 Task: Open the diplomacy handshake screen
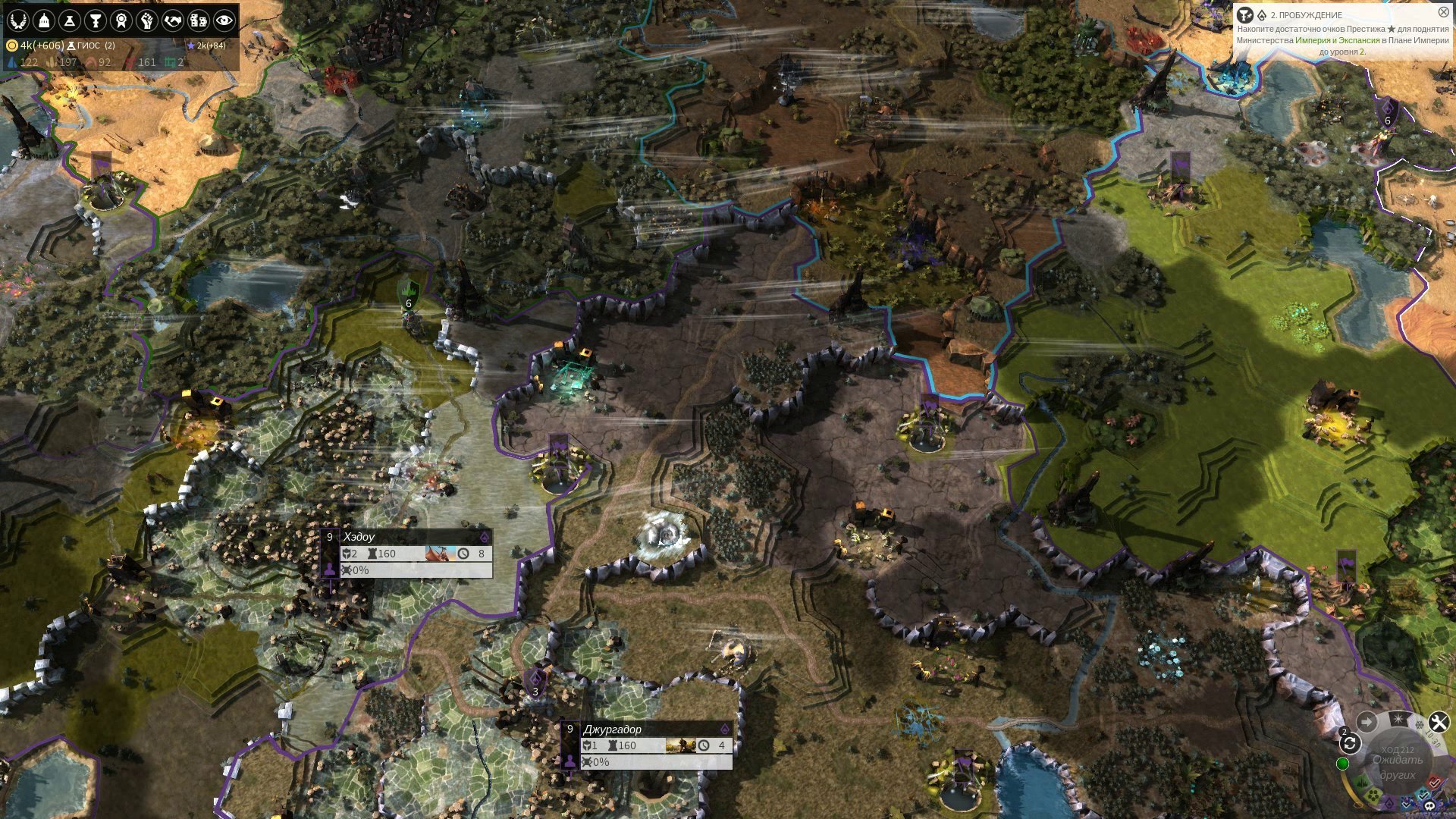point(173,20)
